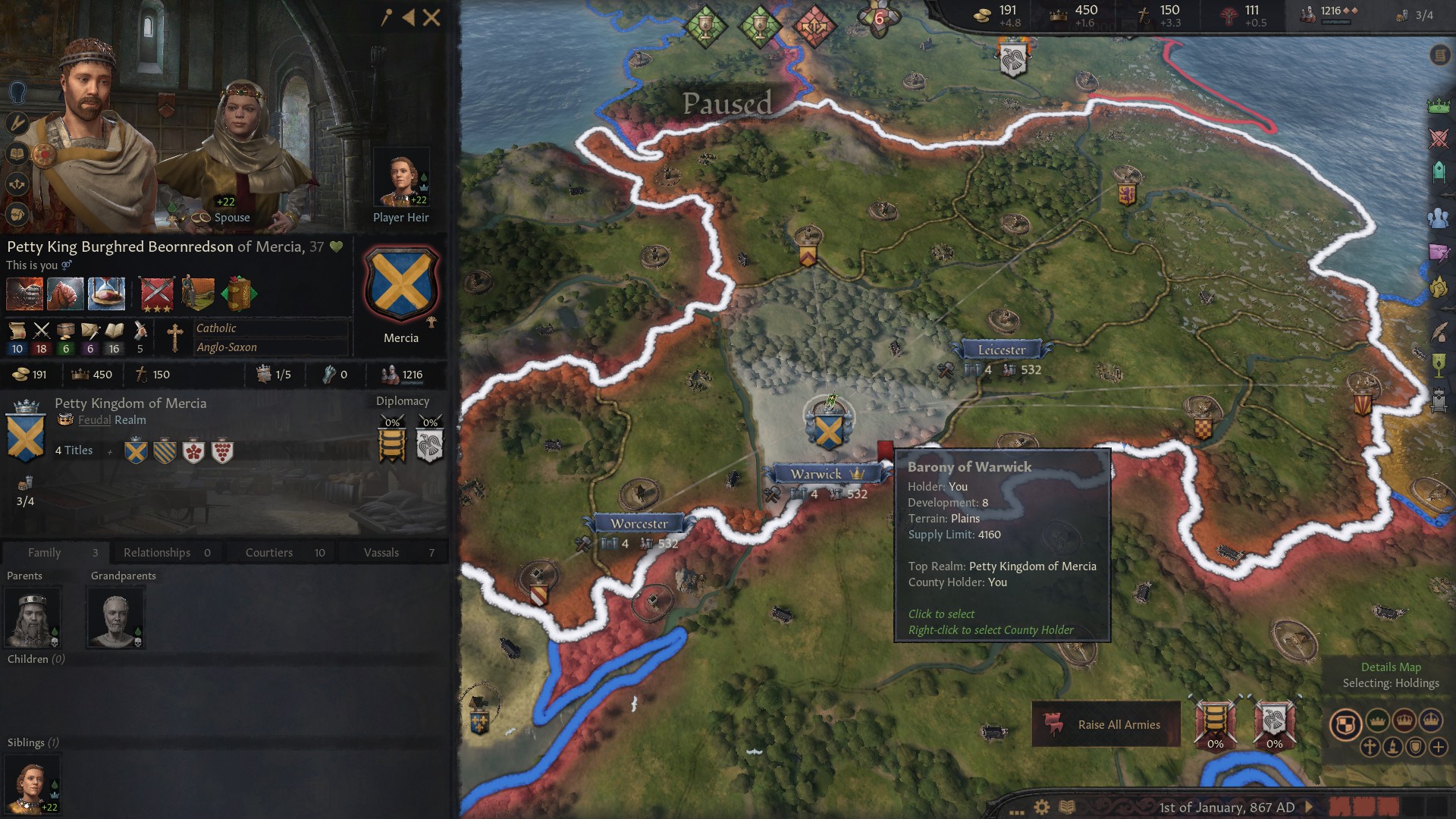Open game settings gear icon
1456x819 pixels.
point(1042,807)
